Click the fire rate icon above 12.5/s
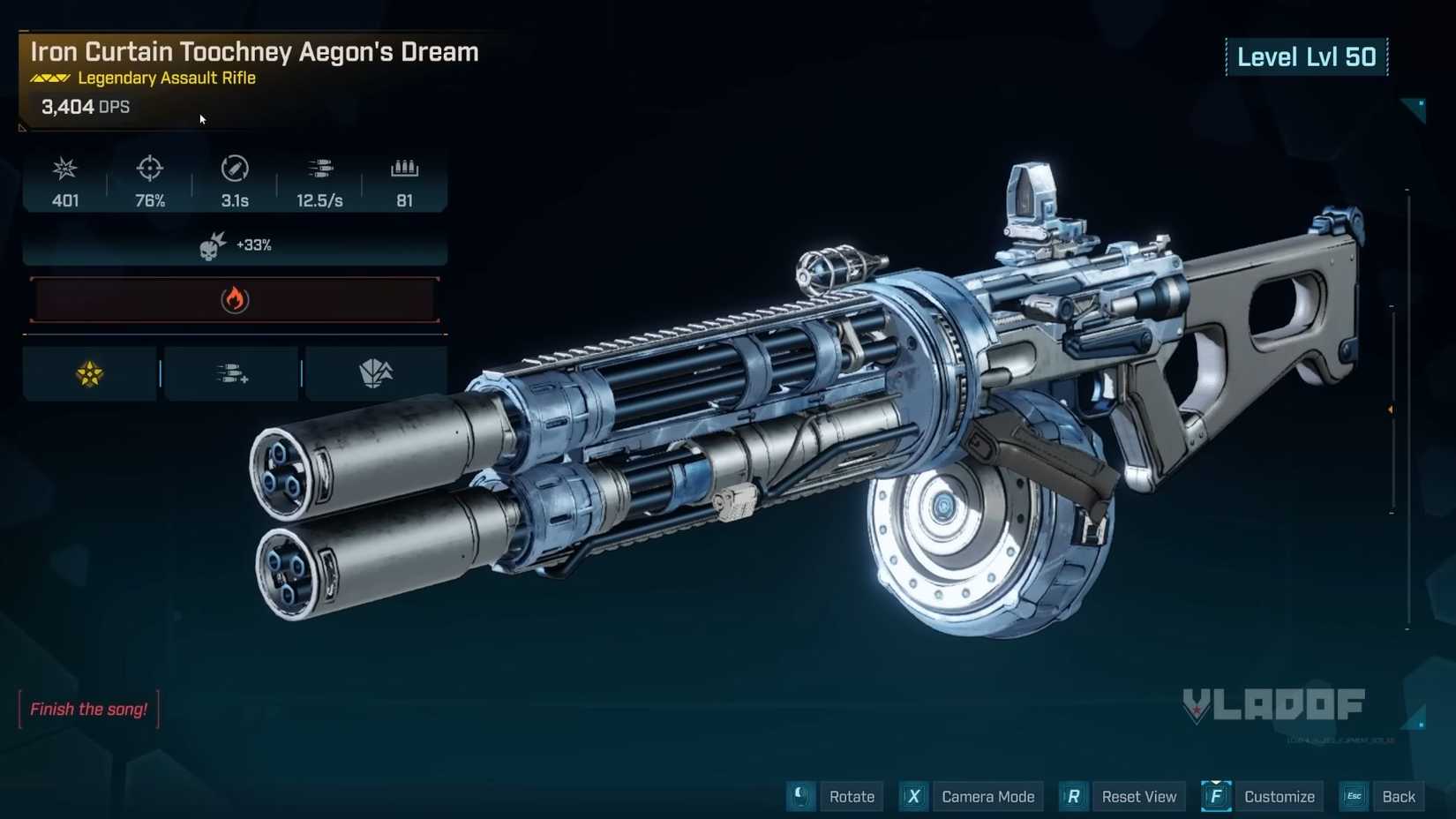The height and width of the screenshot is (819, 1456). coord(319,169)
